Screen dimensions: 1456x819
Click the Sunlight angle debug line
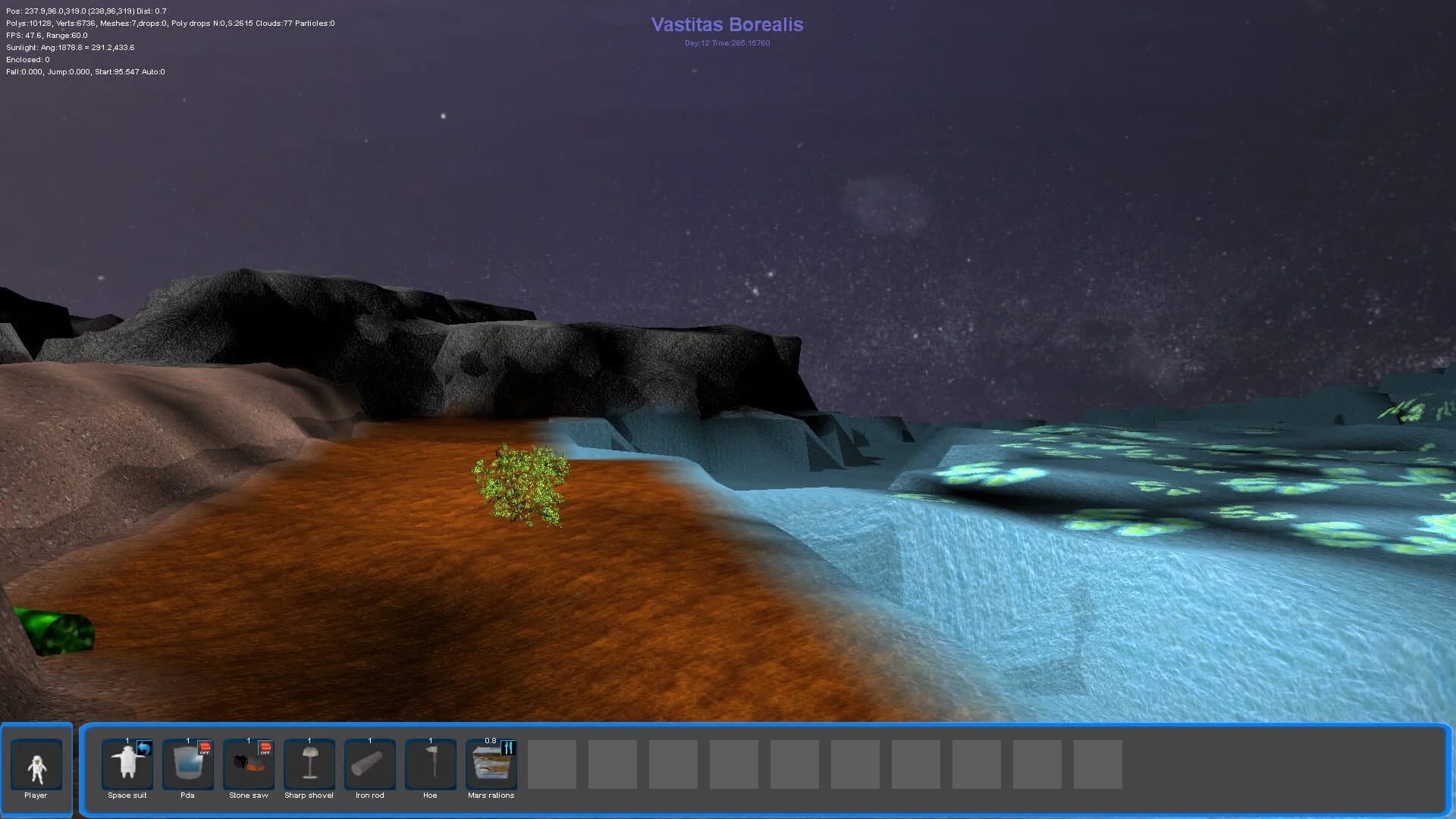(x=68, y=47)
